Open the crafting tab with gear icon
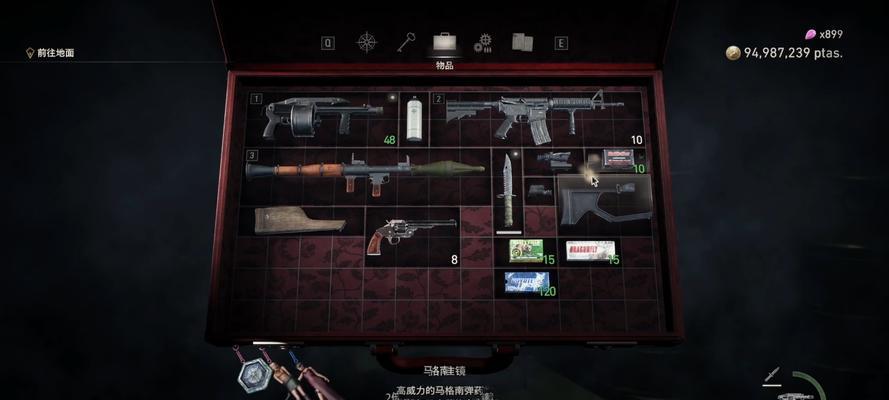Viewport: 889px width, 400px height. point(484,43)
